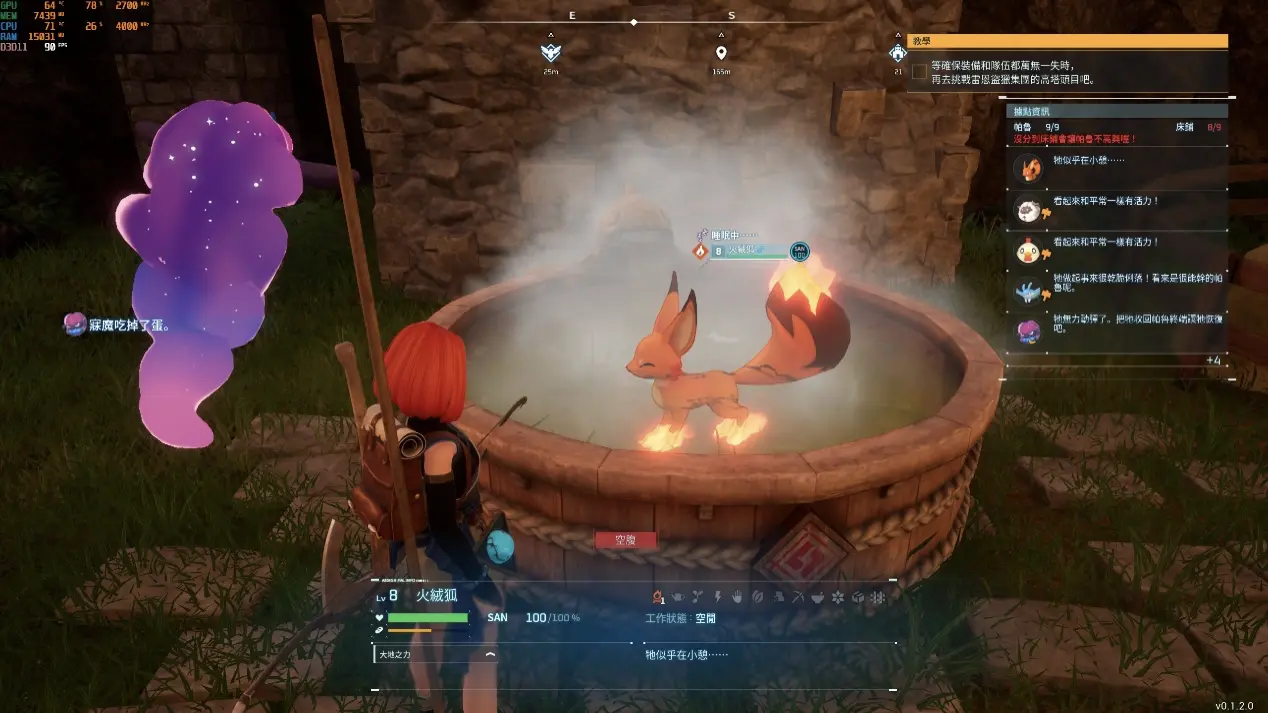Click the shield marker on the compass

550,52
